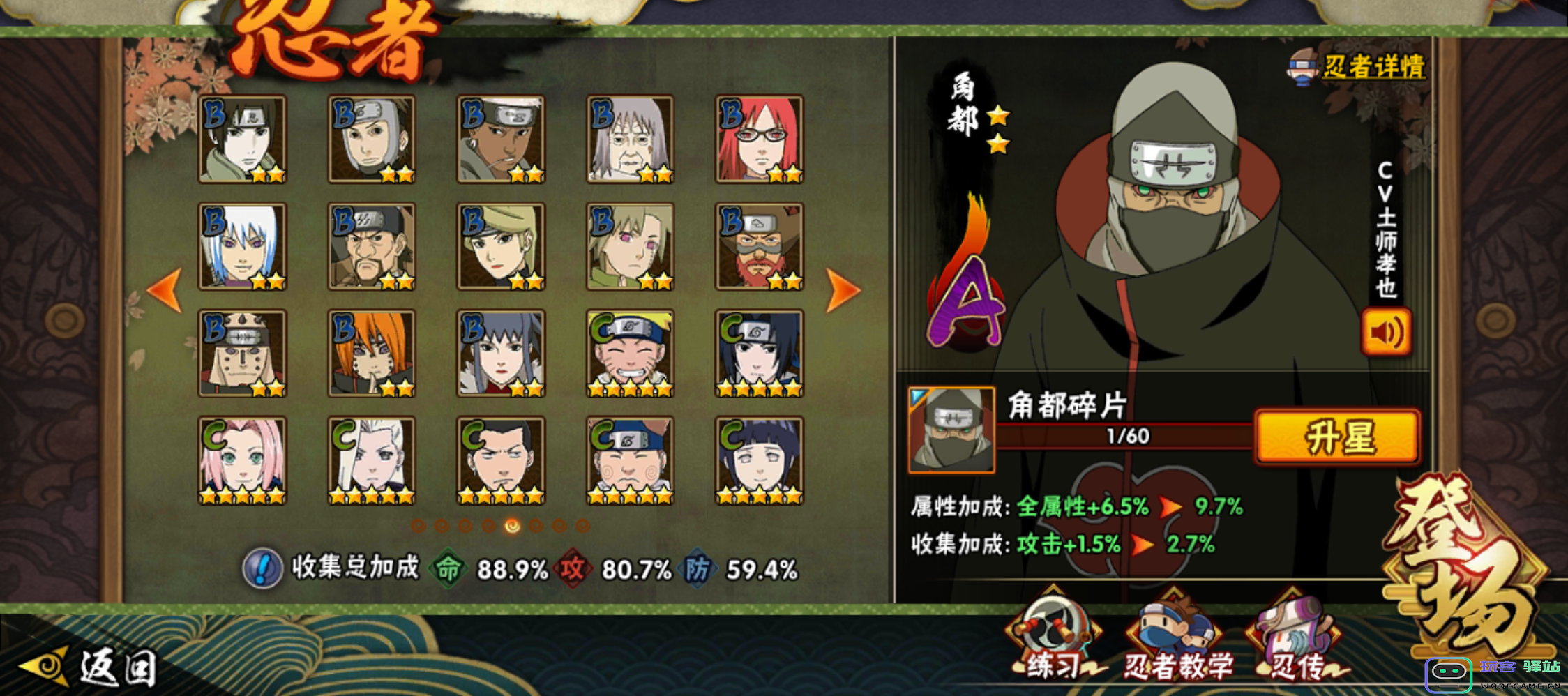The image size is (1568, 696).
Task: Select the grinning blond Naruto portrait
Action: click(630, 354)
